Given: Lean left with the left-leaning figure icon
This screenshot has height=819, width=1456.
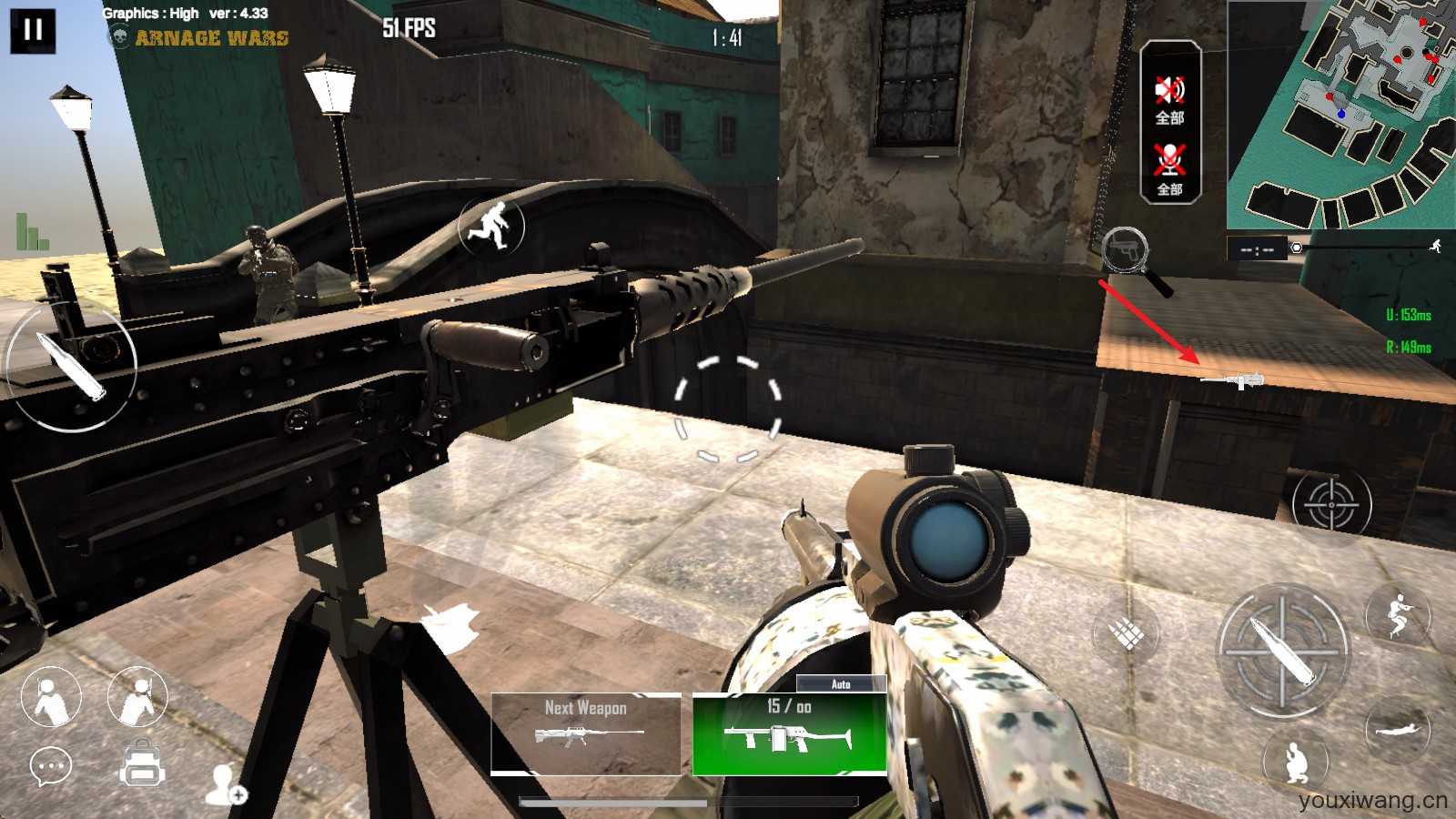Looking at the screenshot, I should click(50, 698).
